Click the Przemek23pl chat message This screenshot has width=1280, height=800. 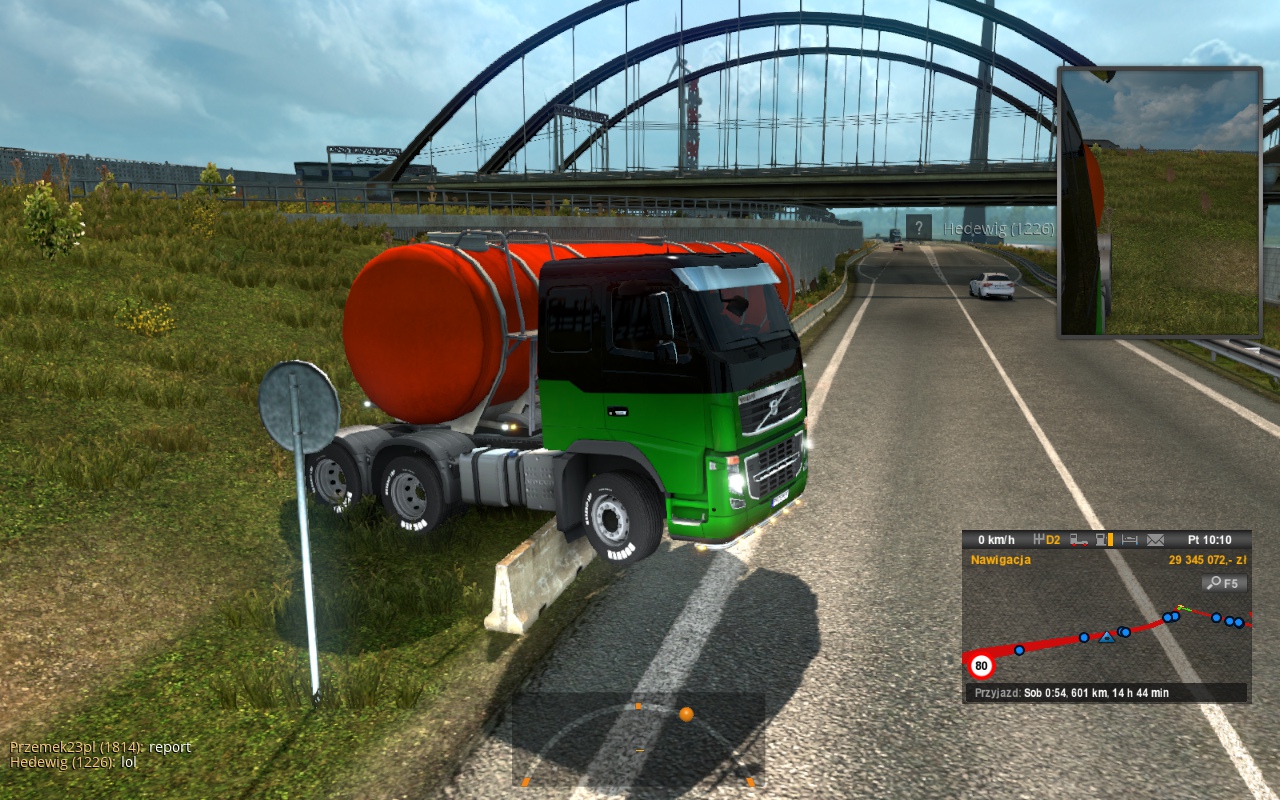pyautogui.click(x=100, y=747)
